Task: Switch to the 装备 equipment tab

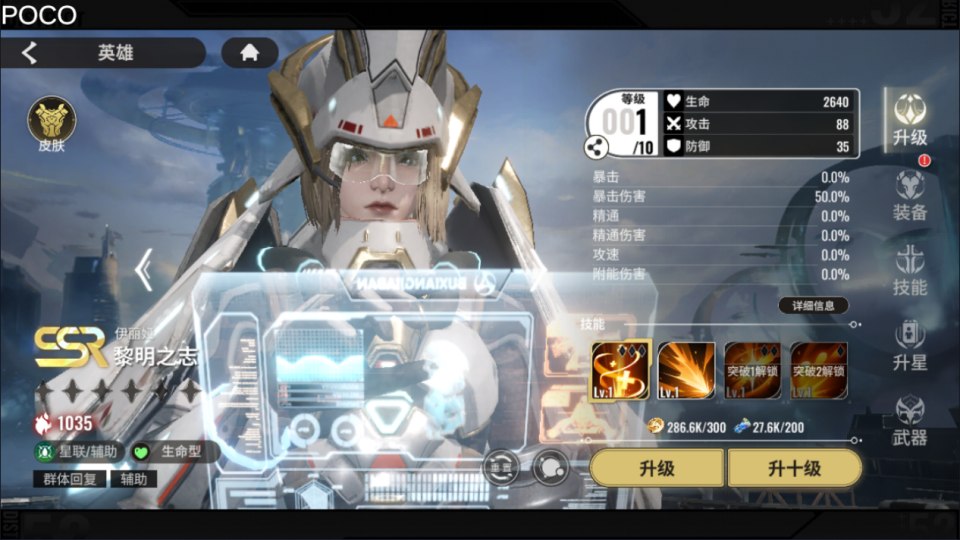Action: pos(910,195)
